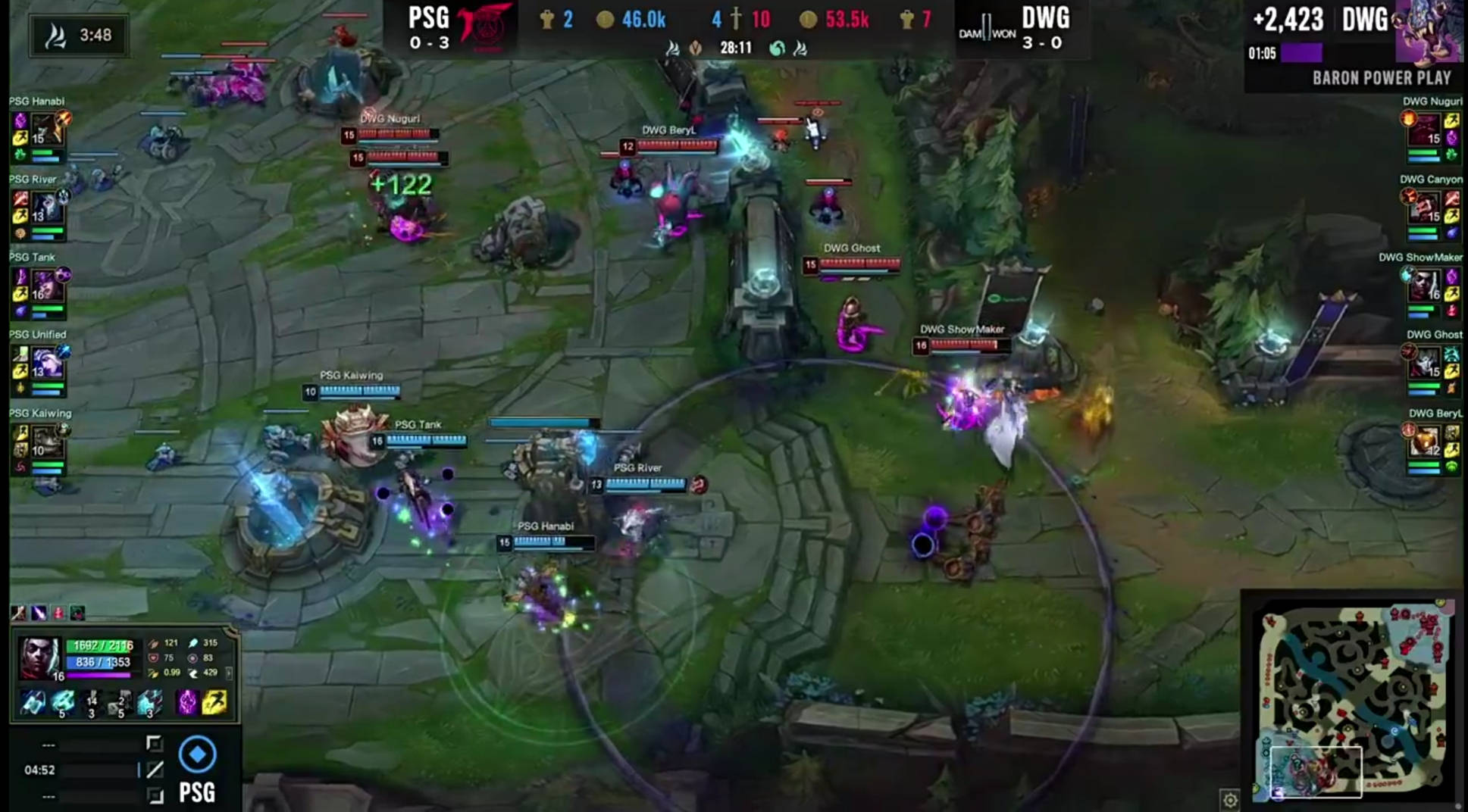The image size is (1468, 812).
Task: Click the champion's ultimate ability icon
Action: pyautogui.click(x=149, y=703)
